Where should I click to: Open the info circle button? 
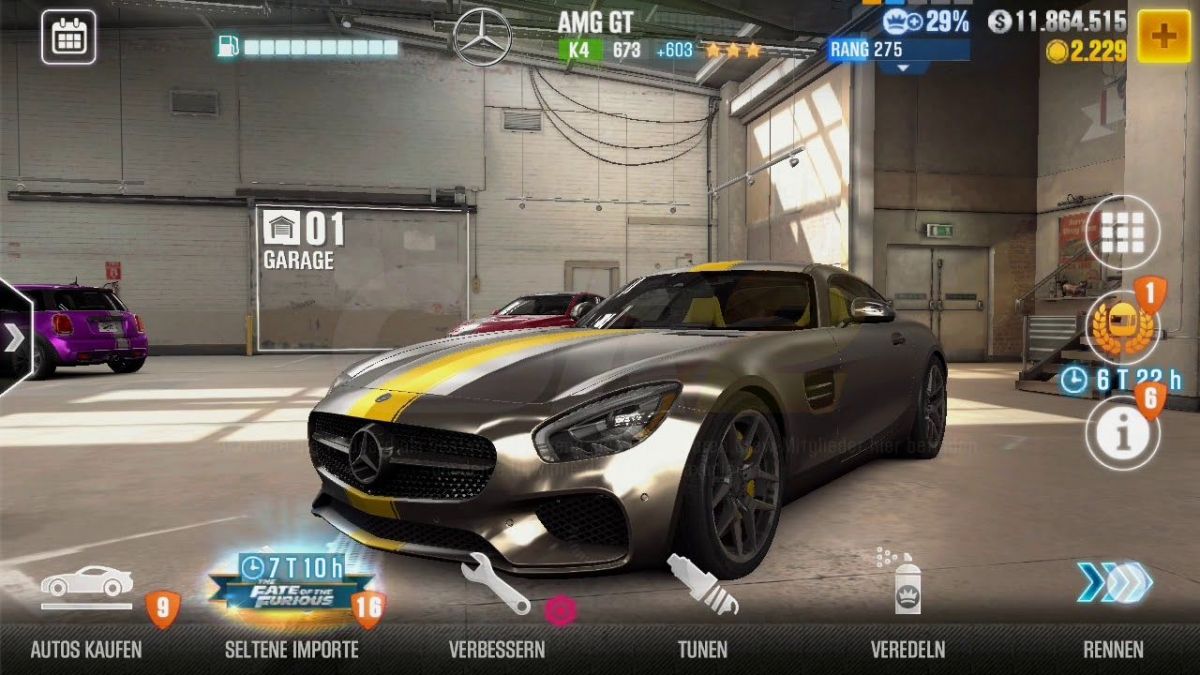point(1122,433)
